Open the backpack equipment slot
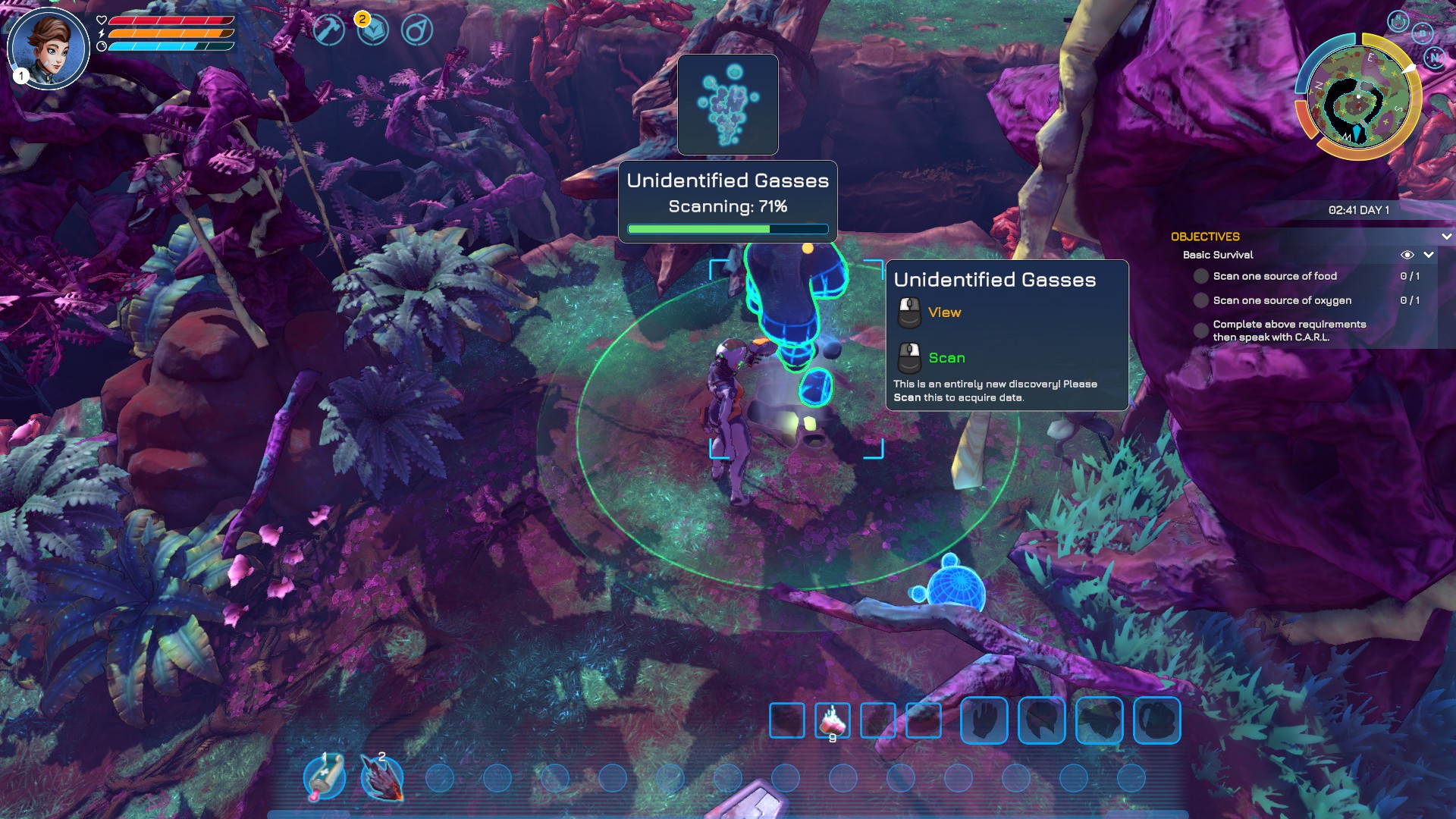 point(1157,720)
